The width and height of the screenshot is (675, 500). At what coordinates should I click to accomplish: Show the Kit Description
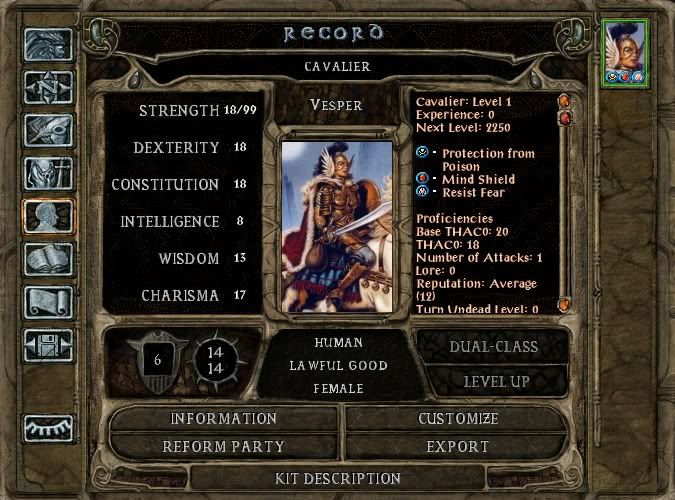click(338, 478)
